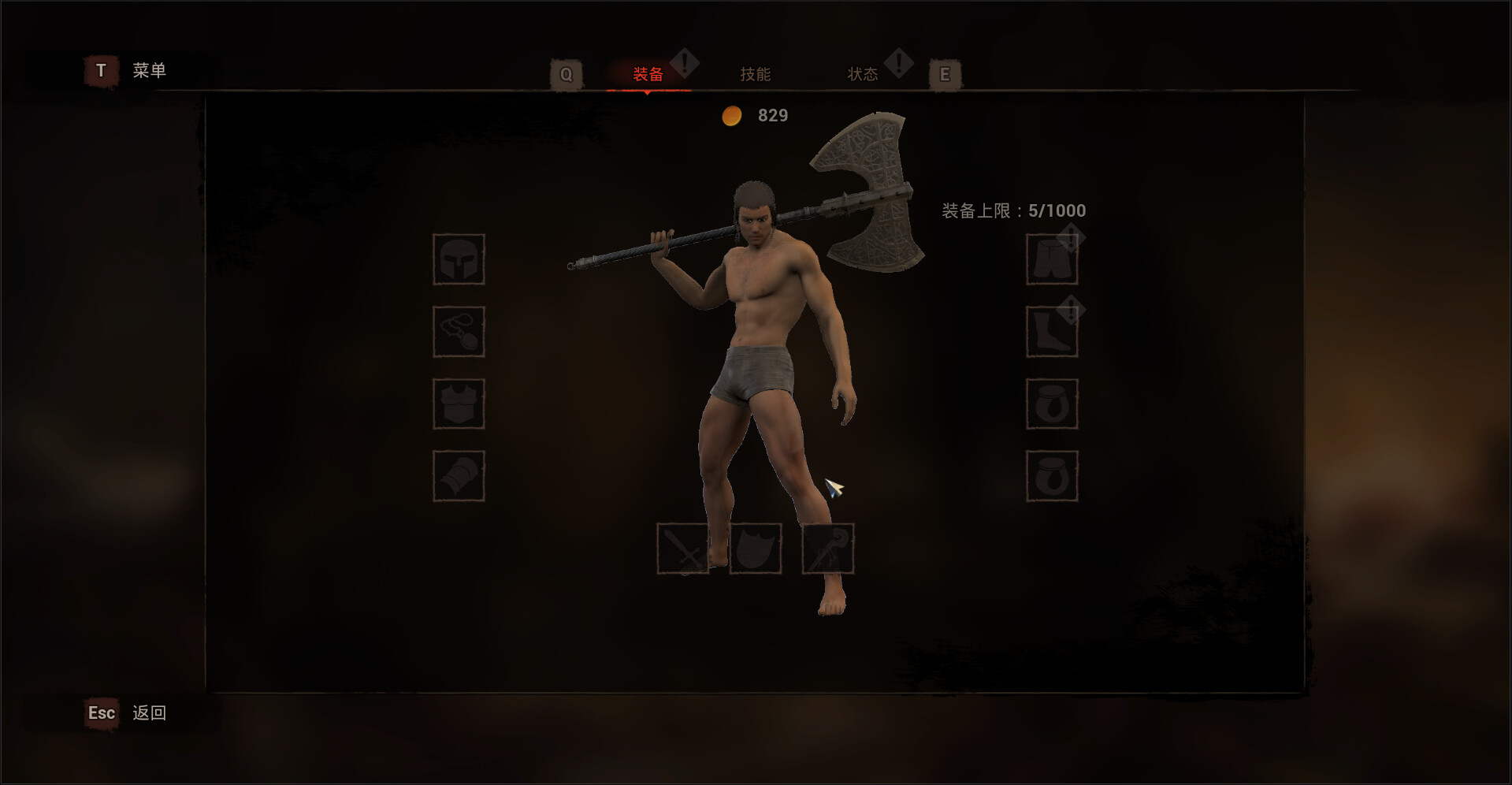Image resolution: width=1512 pixels, height=785 pixels.
Task: Select the lower pouch accessory slot
Action: [1053, 476]
